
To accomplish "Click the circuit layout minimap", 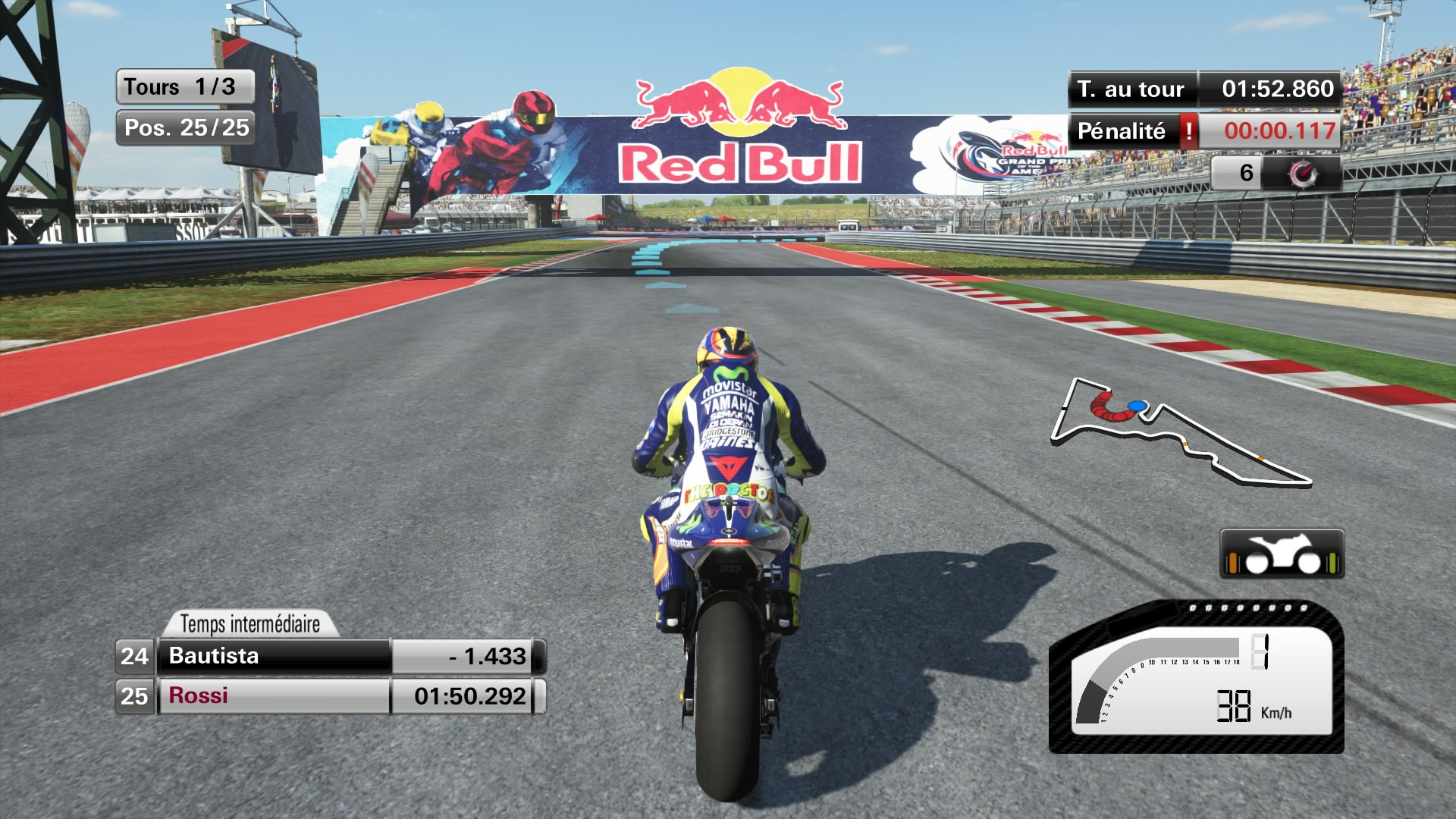I will [x=1179, y=432].
